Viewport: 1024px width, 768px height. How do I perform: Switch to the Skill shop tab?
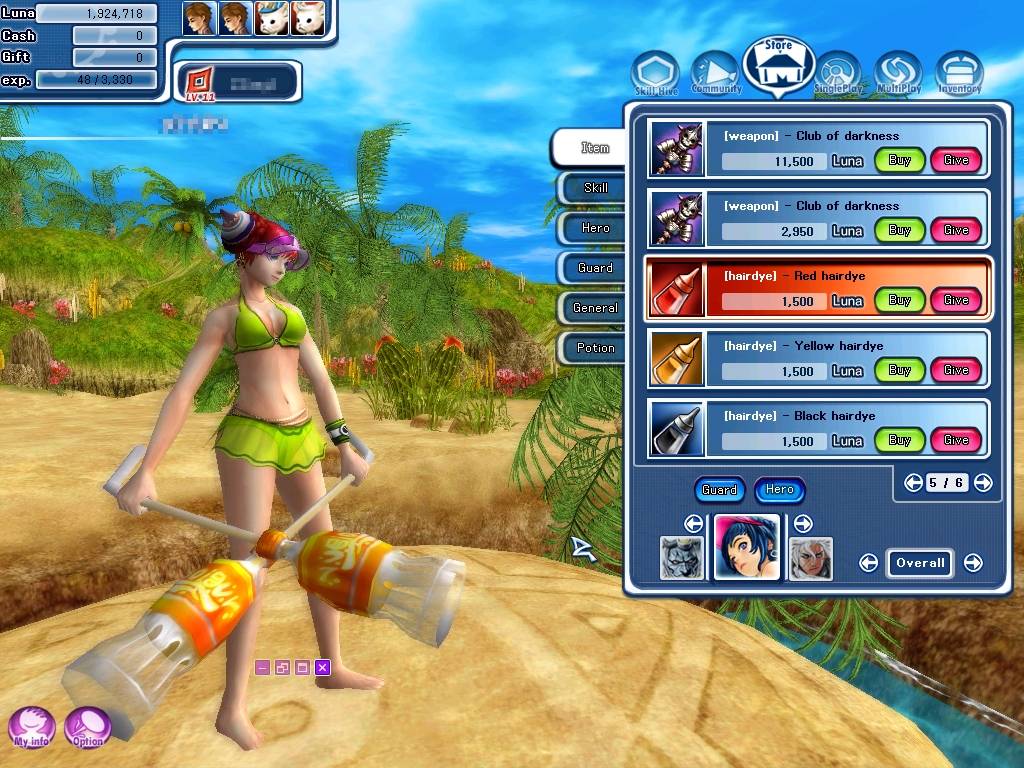click(595, 188)
